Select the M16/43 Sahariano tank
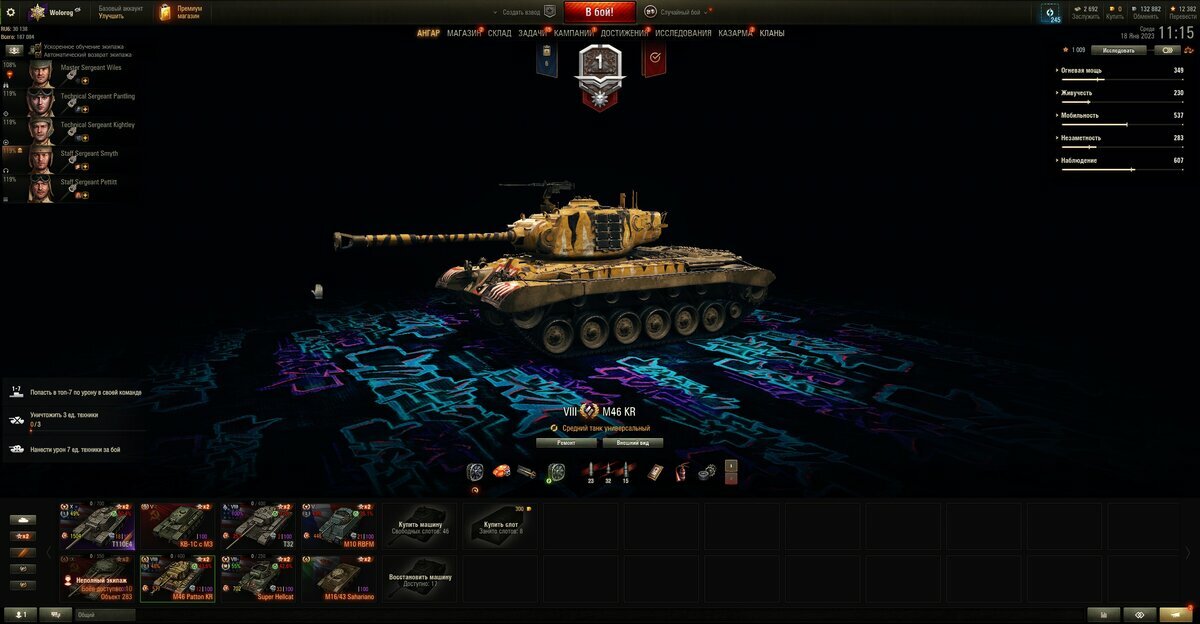Image resolution: width=1200 pixels, height=624 pixels. pyautogui.click(x=338, y=579)
